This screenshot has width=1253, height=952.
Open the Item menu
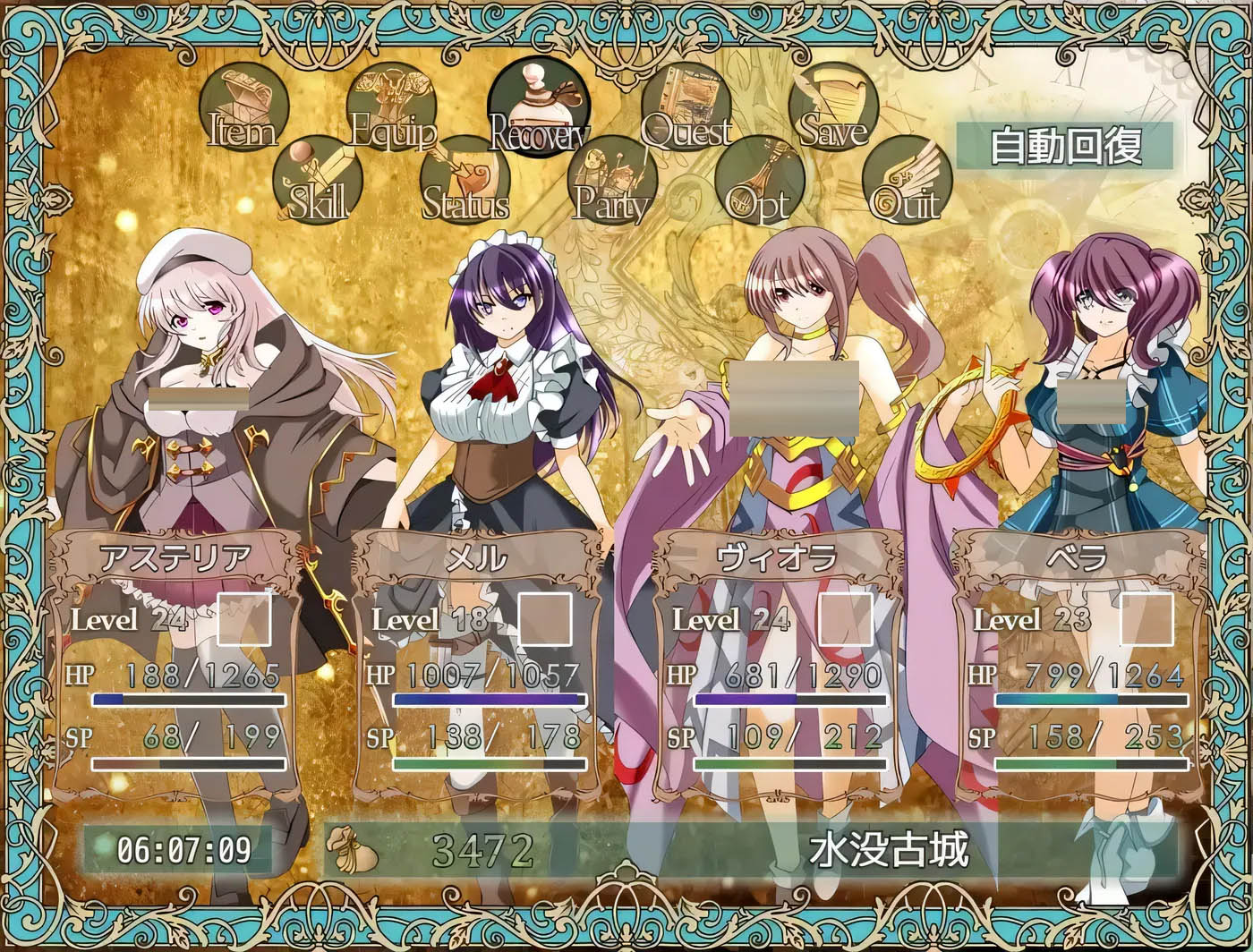click(x=243, y=107)
